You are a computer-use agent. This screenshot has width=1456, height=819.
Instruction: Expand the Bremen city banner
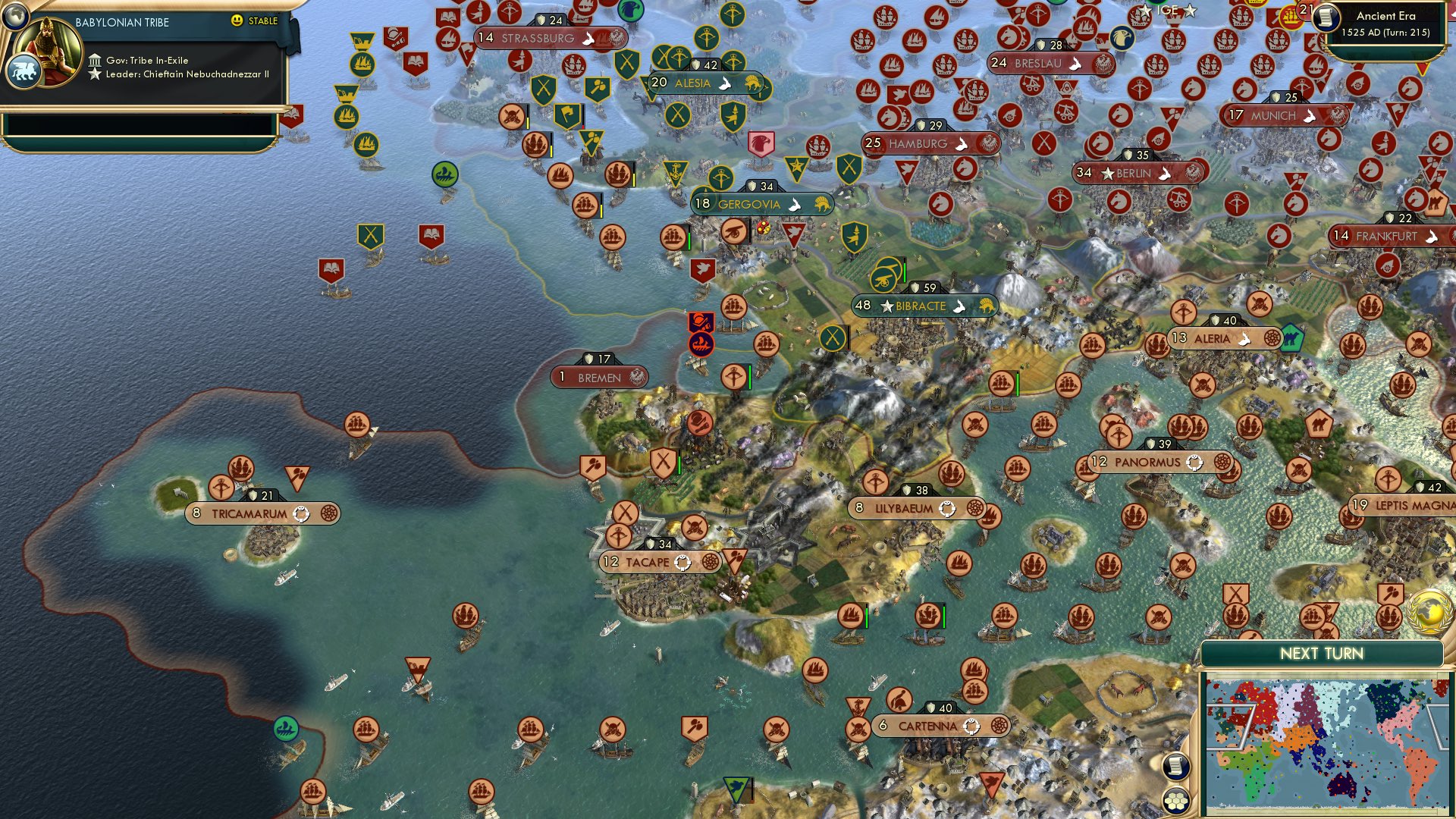[599, 375]
